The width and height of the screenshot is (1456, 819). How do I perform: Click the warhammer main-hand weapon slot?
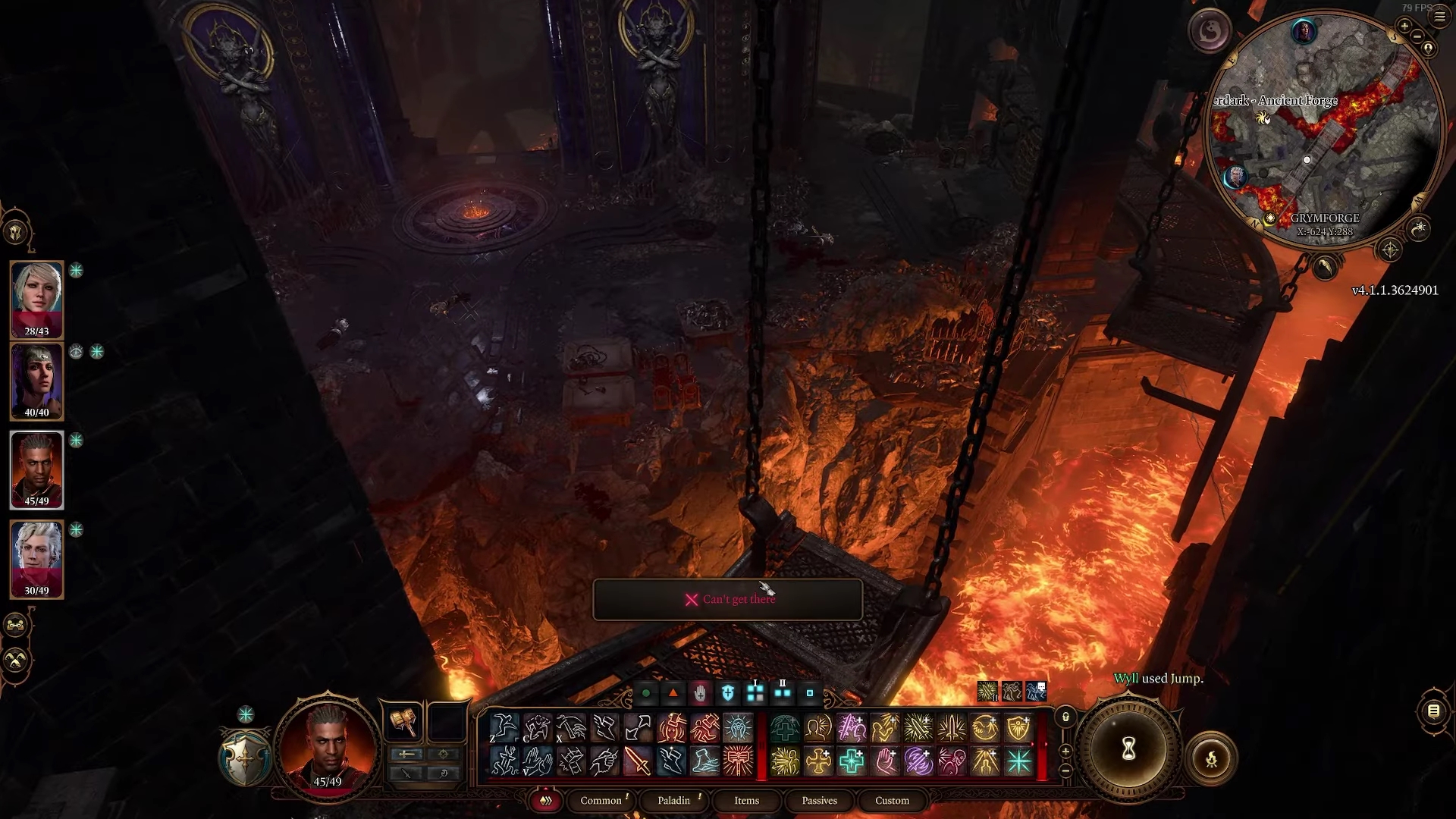403,721
